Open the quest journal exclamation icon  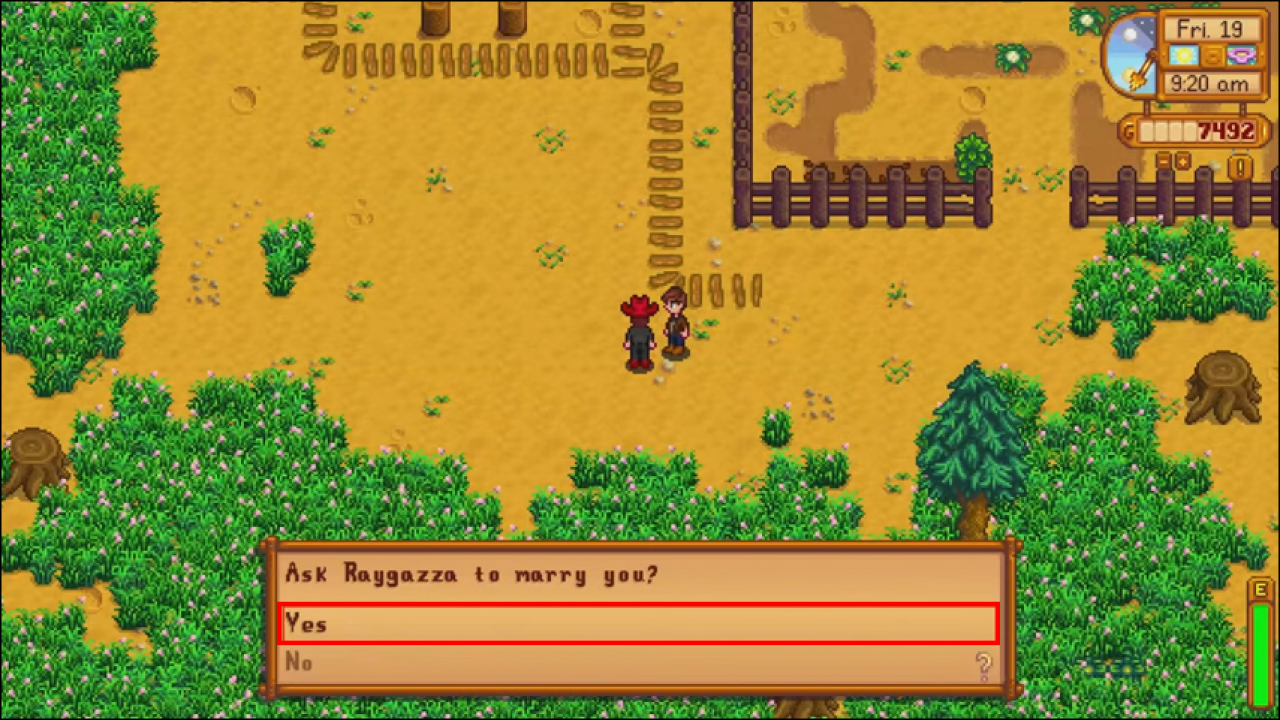coord(1240,165)
